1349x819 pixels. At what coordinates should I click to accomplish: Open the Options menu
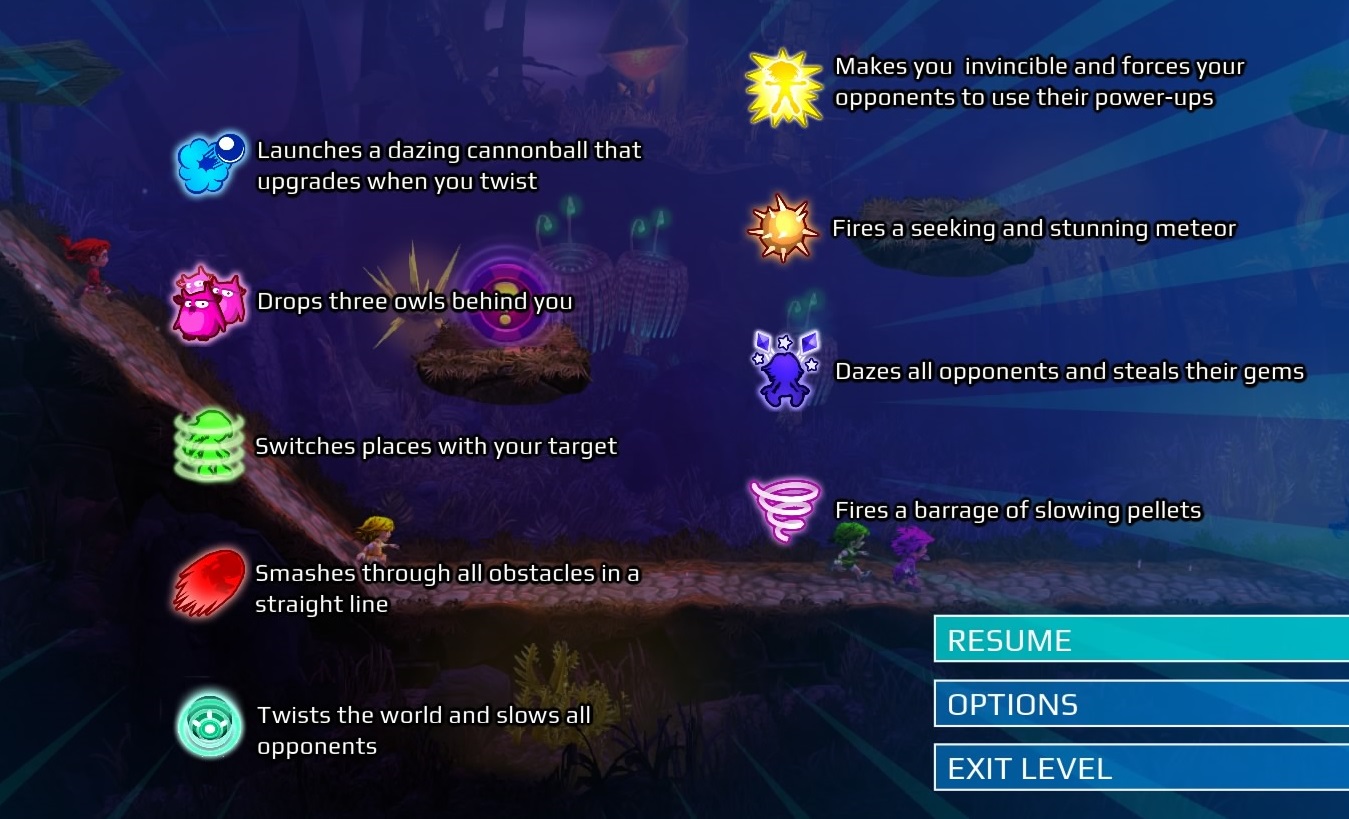1140,704
